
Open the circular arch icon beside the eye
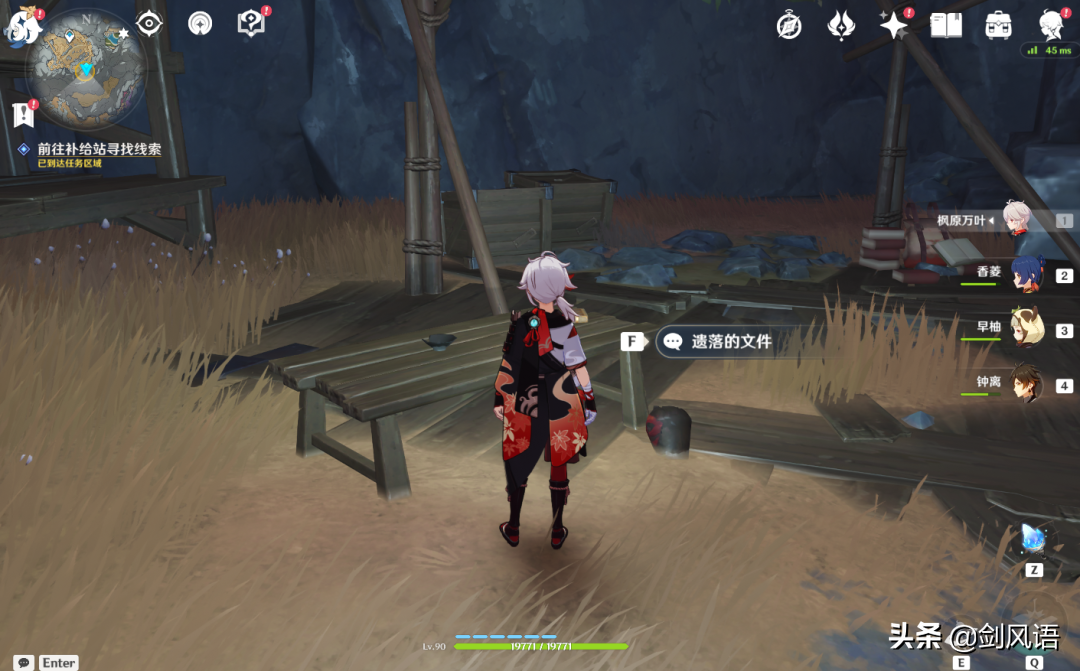[x=200, y=23]
